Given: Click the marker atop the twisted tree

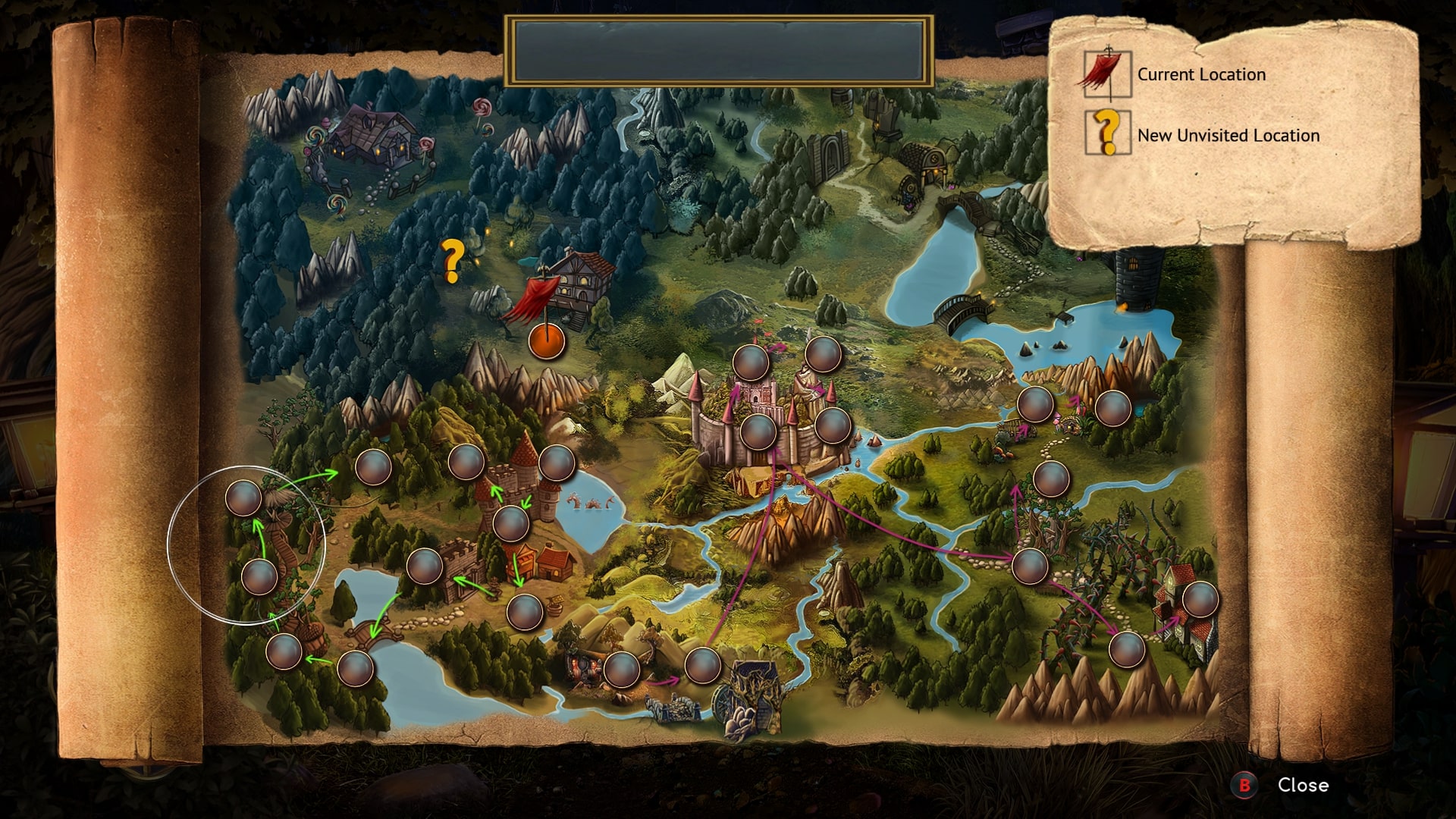Looking at the screenshot, I should click(244, 497).
